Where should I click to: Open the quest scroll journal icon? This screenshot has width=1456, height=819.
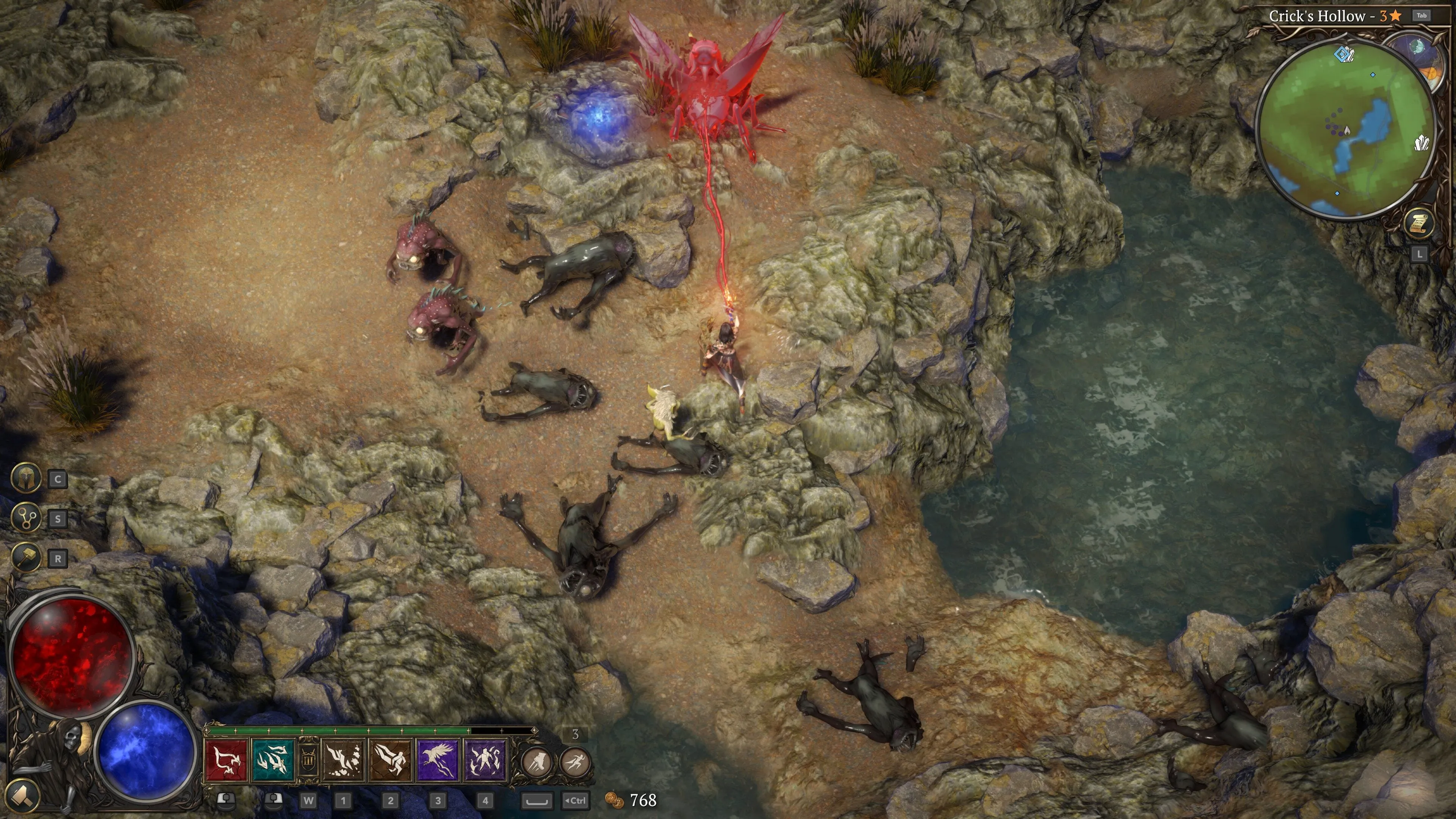[1419, 223]
